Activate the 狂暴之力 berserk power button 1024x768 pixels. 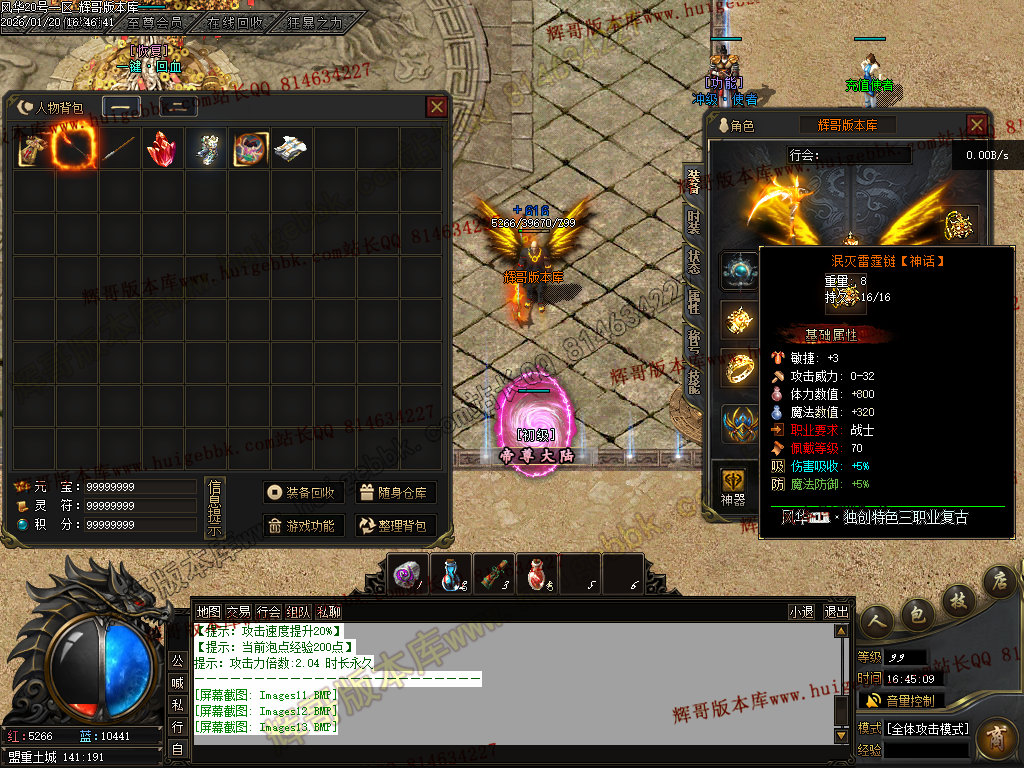(314, 22)
